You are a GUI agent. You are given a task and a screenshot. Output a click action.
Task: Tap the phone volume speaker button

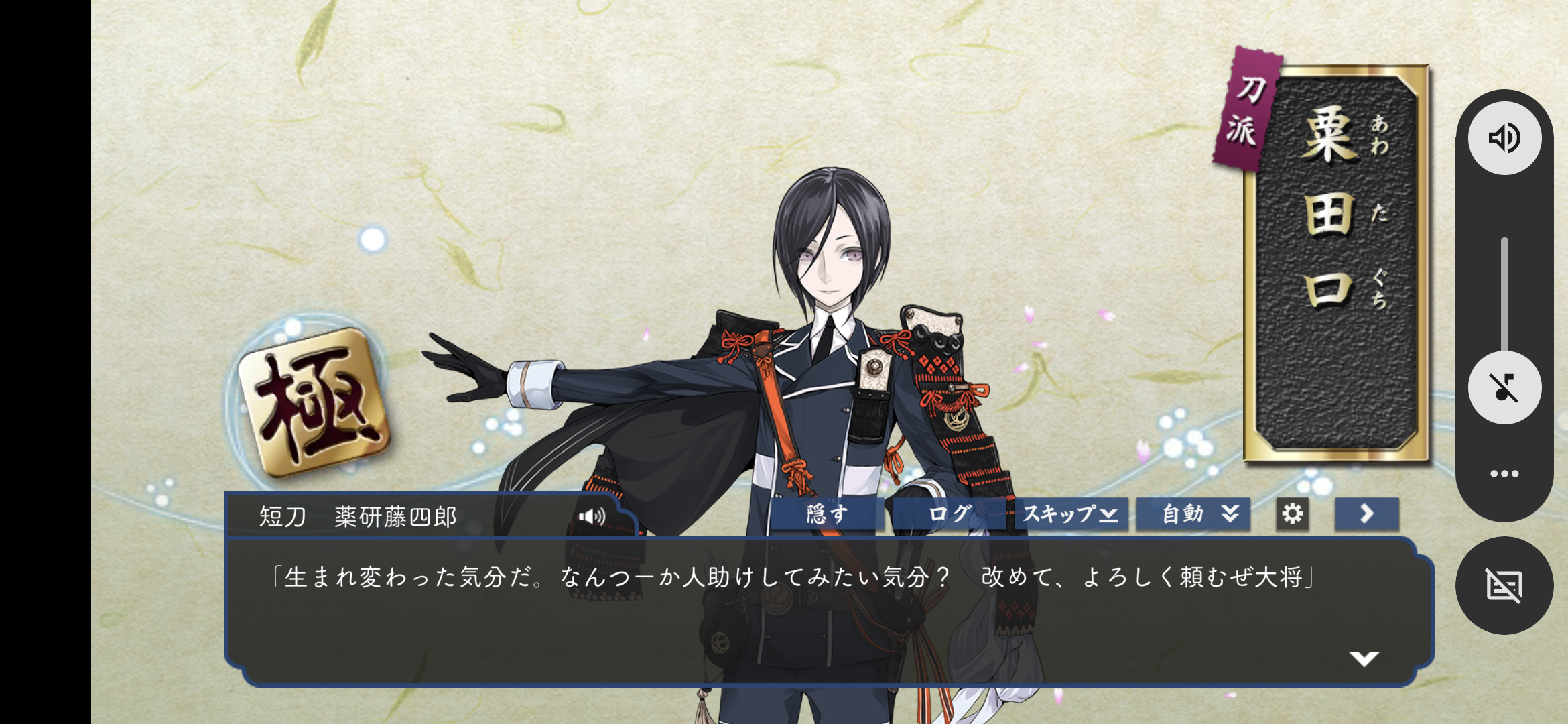[1504, 138]
